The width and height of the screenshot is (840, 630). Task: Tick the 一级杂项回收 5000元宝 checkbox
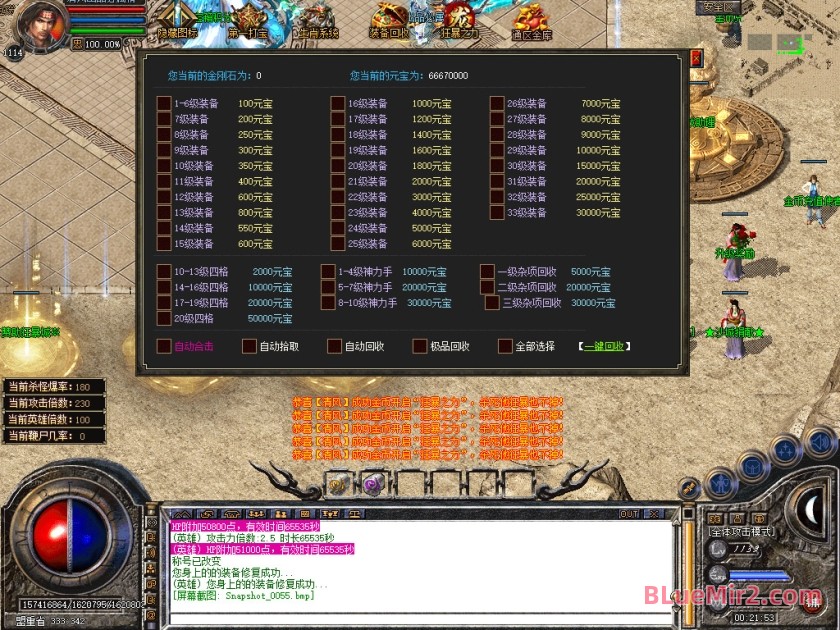487,271
